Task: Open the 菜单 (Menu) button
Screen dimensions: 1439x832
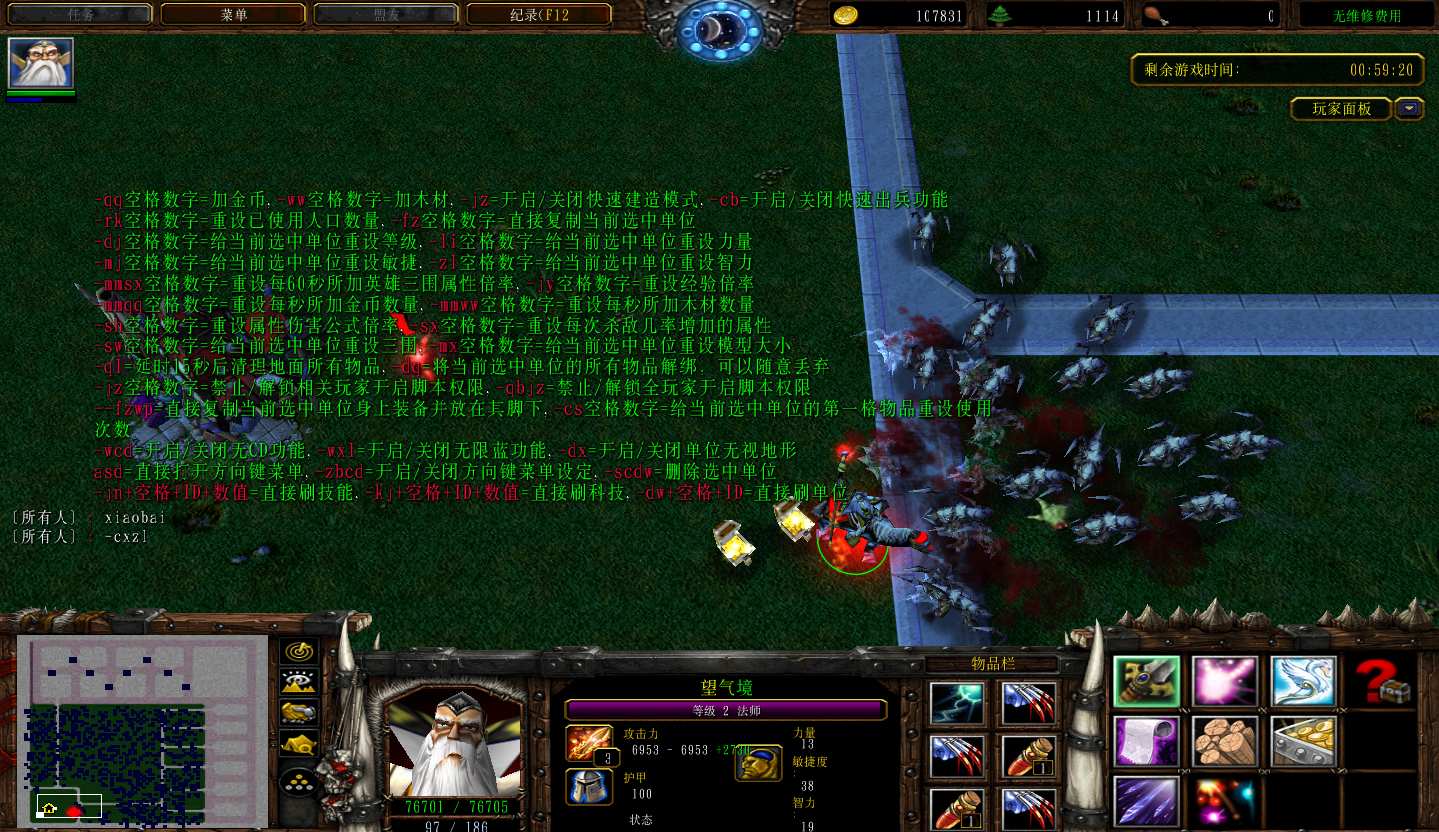Action: (x=234, y=15)
